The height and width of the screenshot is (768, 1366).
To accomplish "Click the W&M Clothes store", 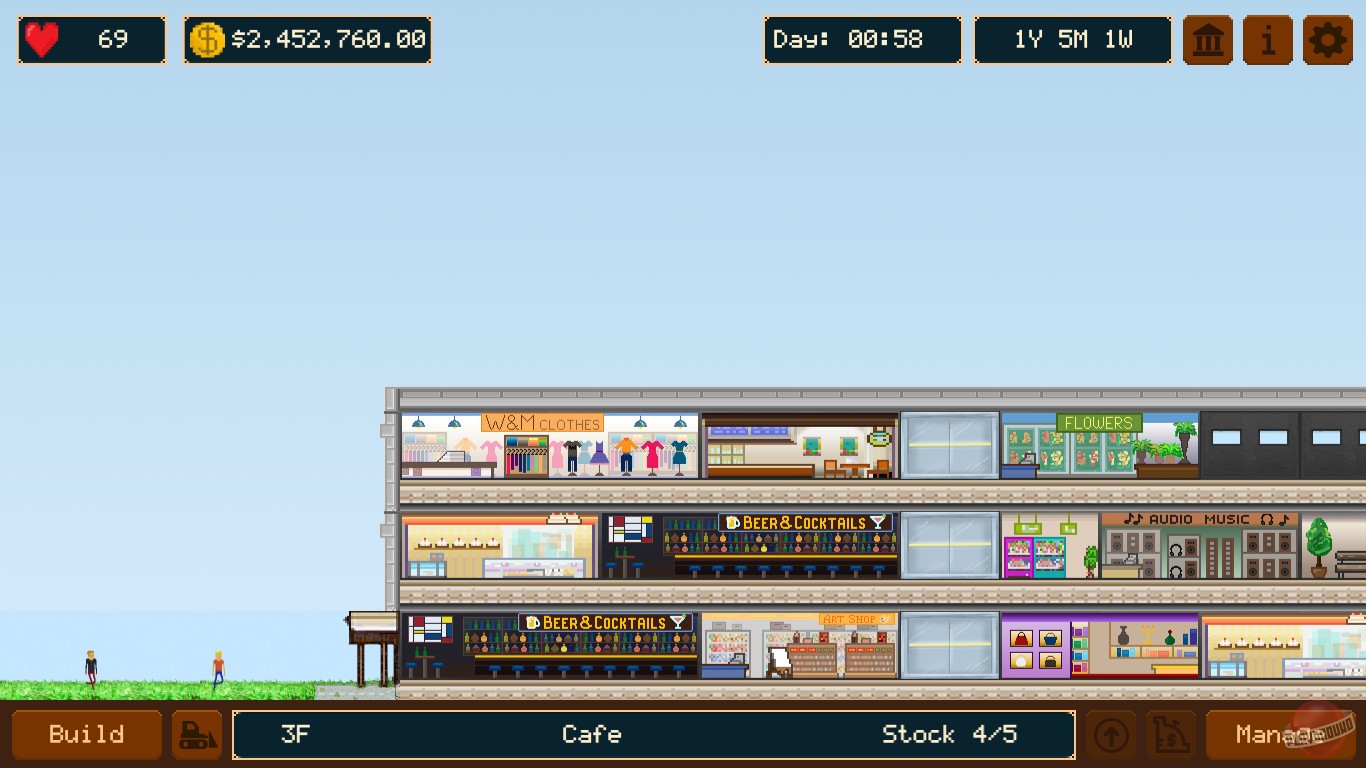I will pyautogui.click(x=550, y=445).
